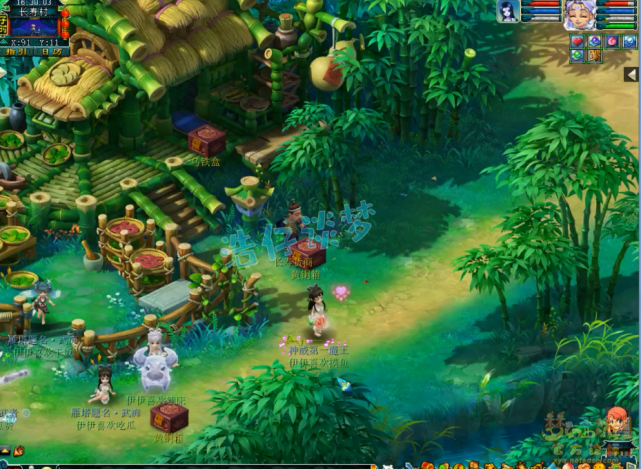
Task: Open the purple-haired character portrait
Action: click(x=577, y=15)
